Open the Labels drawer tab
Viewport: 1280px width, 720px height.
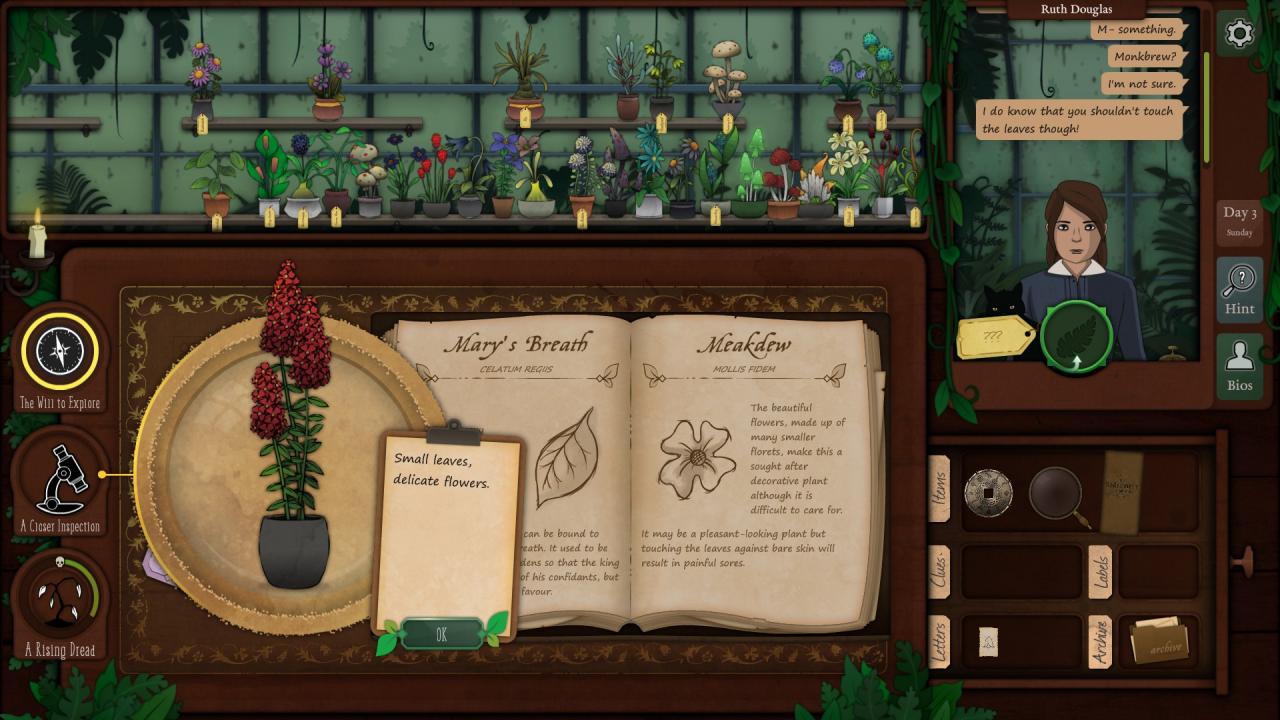point(1099,571)
